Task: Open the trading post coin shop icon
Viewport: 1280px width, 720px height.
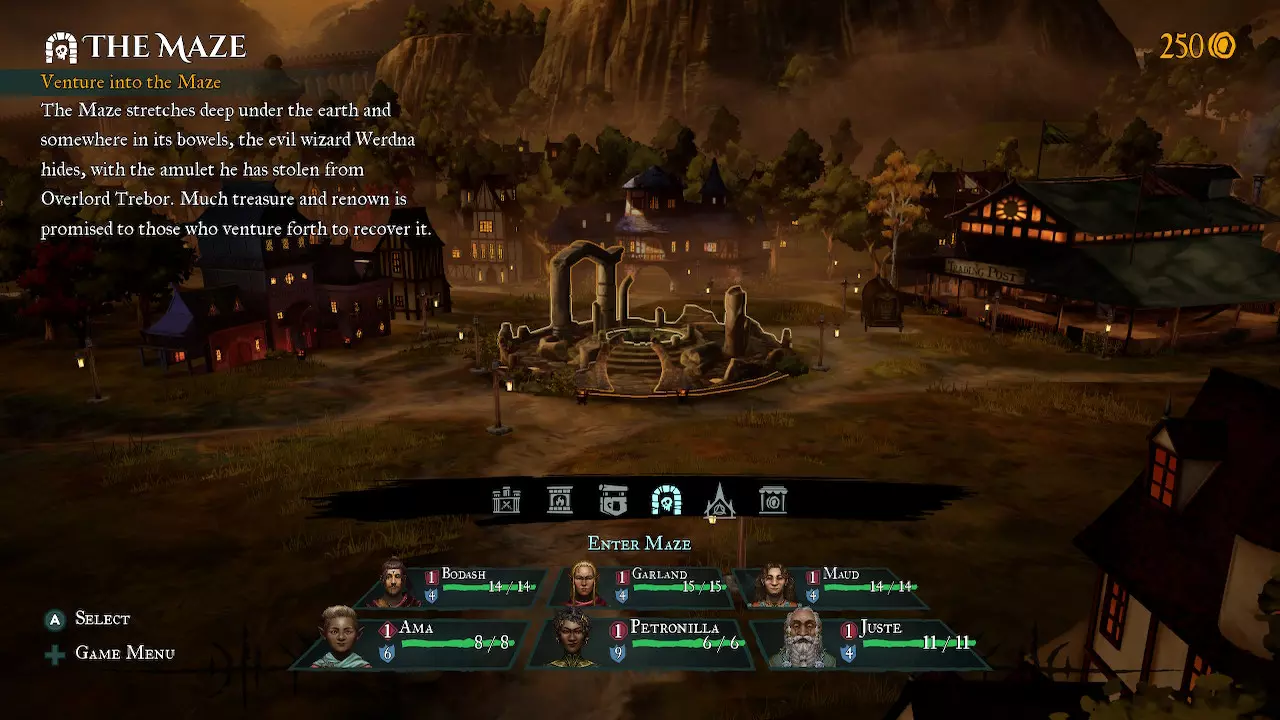Action: (x=773, y=500)
